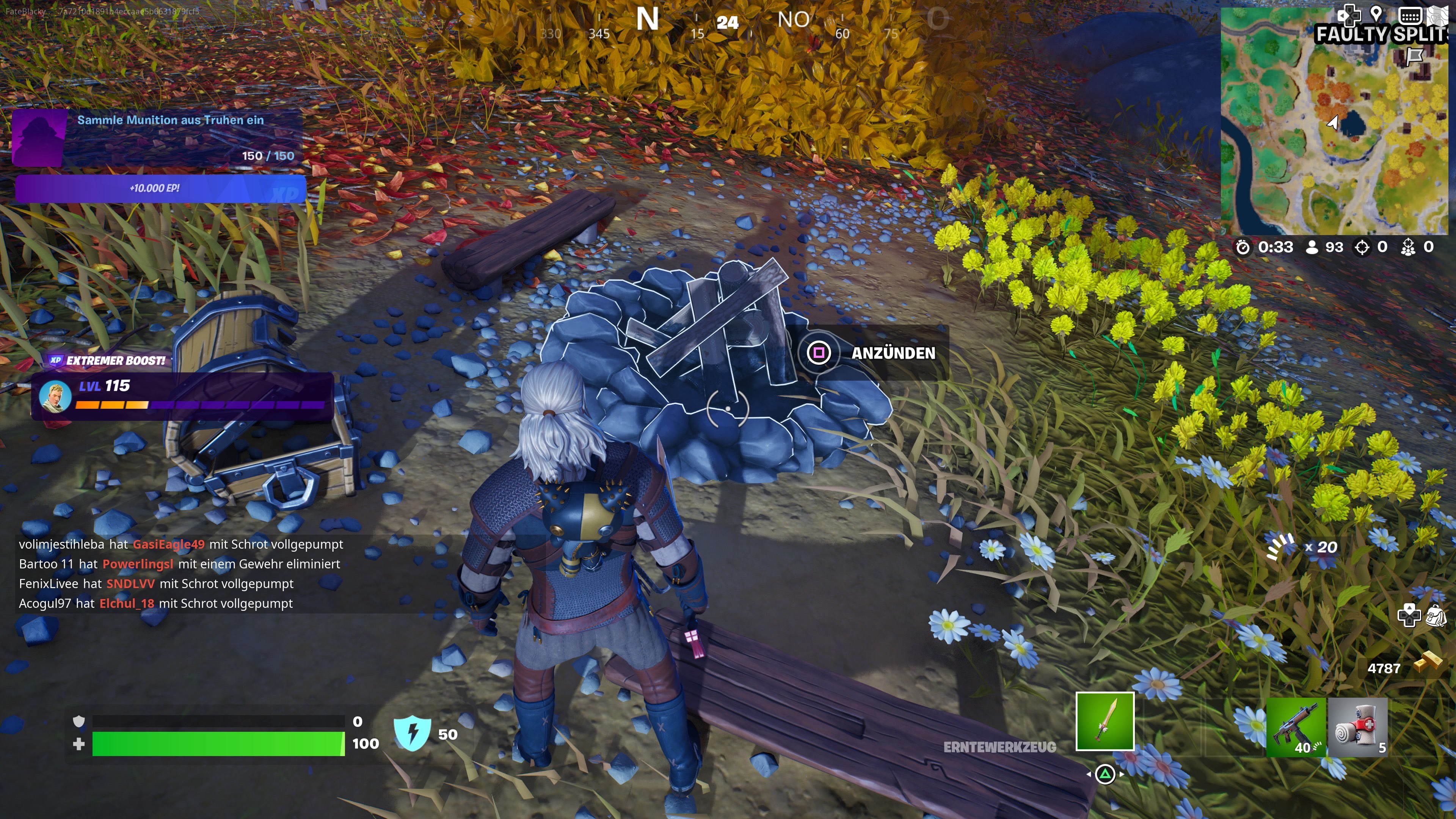This screenshot has width=1456, height=819.
Task: Open the backpack inventory icon
Action: (x=1436, y=615)
